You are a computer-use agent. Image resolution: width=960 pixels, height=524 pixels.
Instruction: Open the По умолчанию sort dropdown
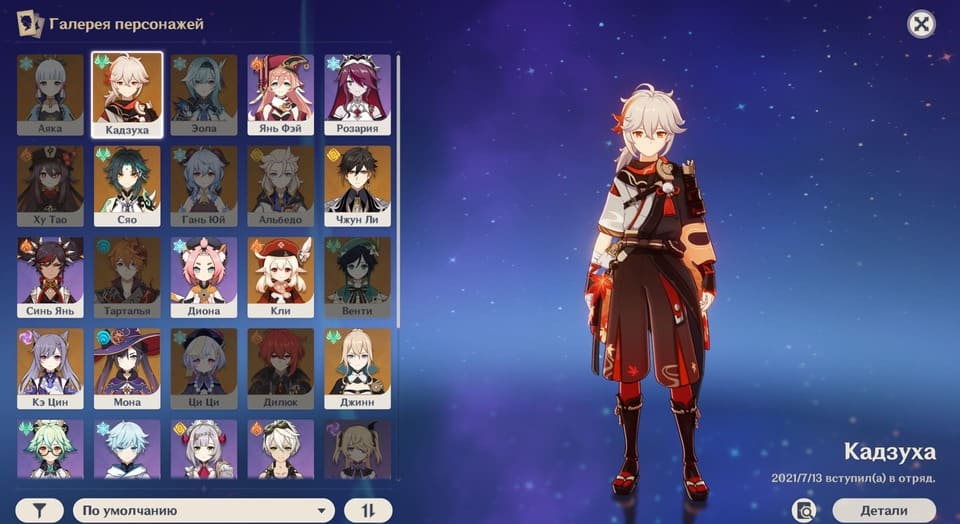(203, 510)
